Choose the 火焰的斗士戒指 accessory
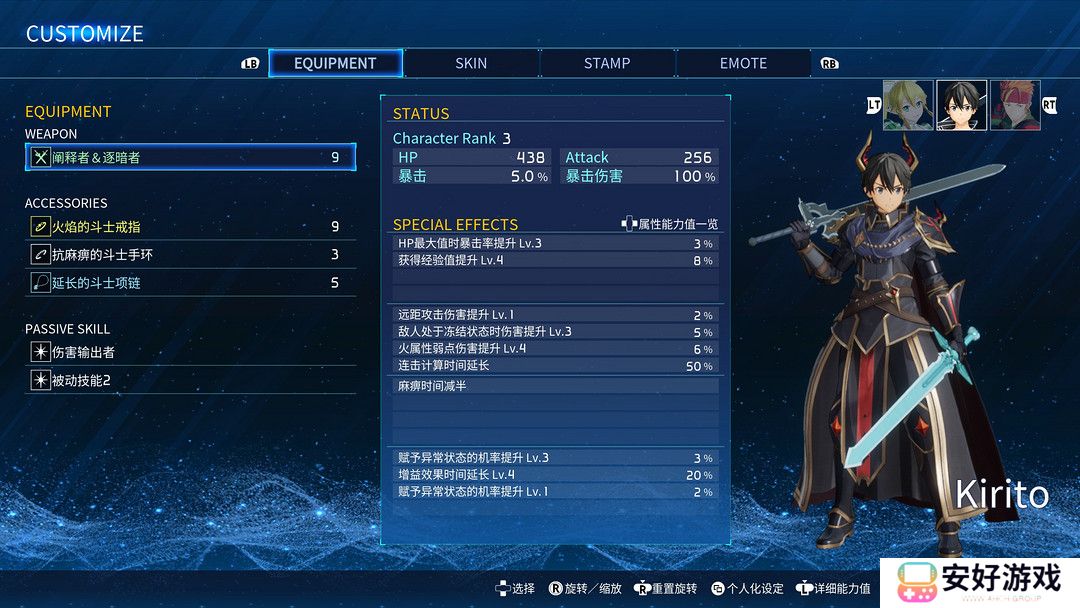This screenshot has height=608, width=1080. point(190,227)
